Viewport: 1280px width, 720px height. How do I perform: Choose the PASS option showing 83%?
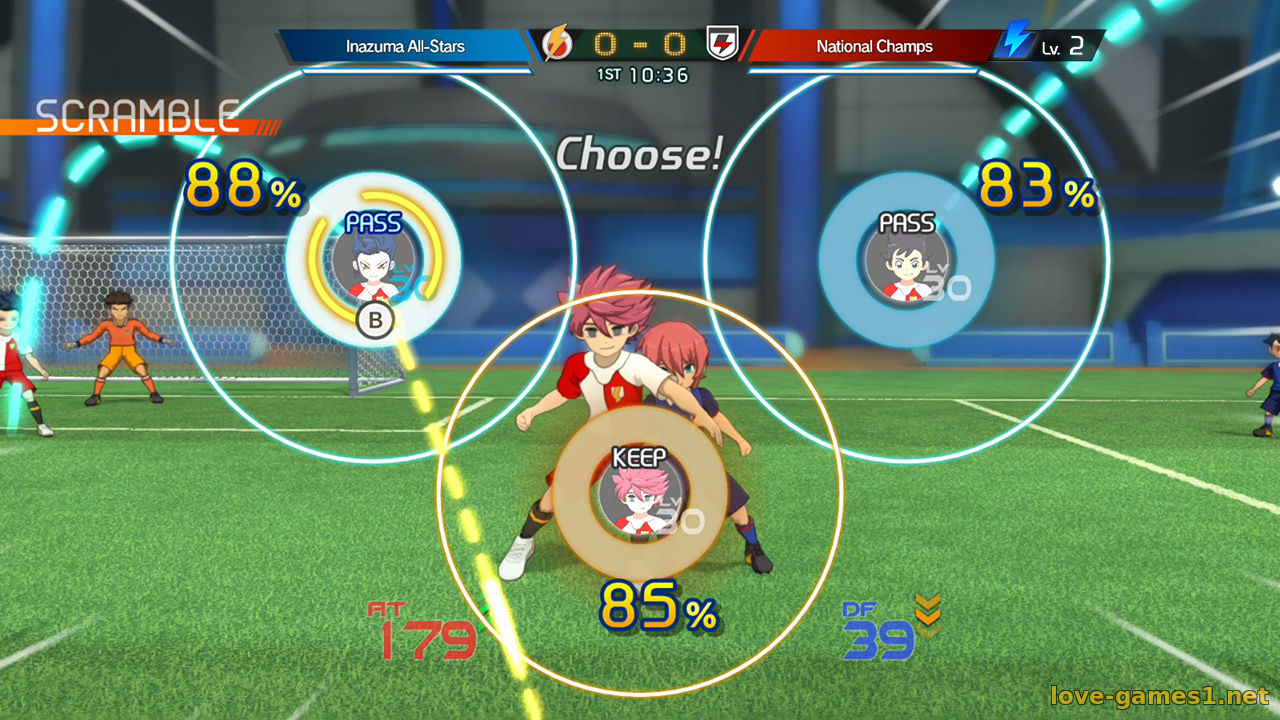pos(906,259)
